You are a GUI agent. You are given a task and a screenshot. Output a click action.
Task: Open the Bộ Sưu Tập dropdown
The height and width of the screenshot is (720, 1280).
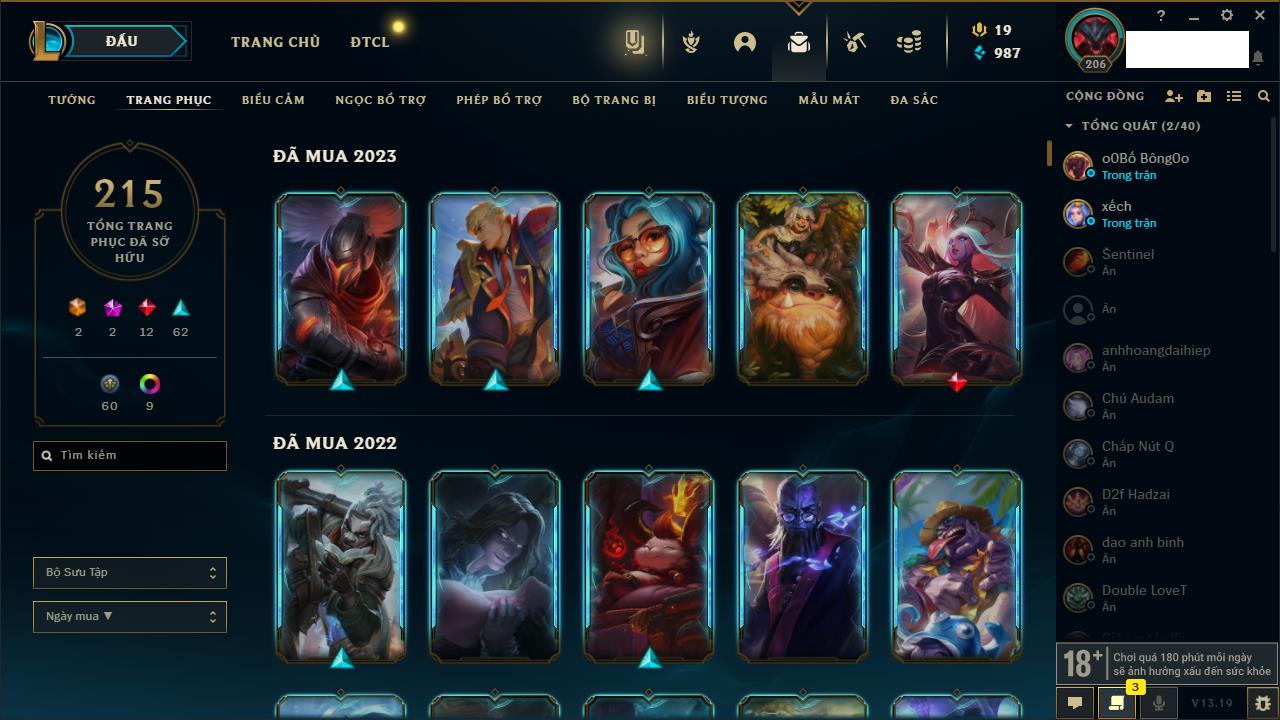[130, 573]
